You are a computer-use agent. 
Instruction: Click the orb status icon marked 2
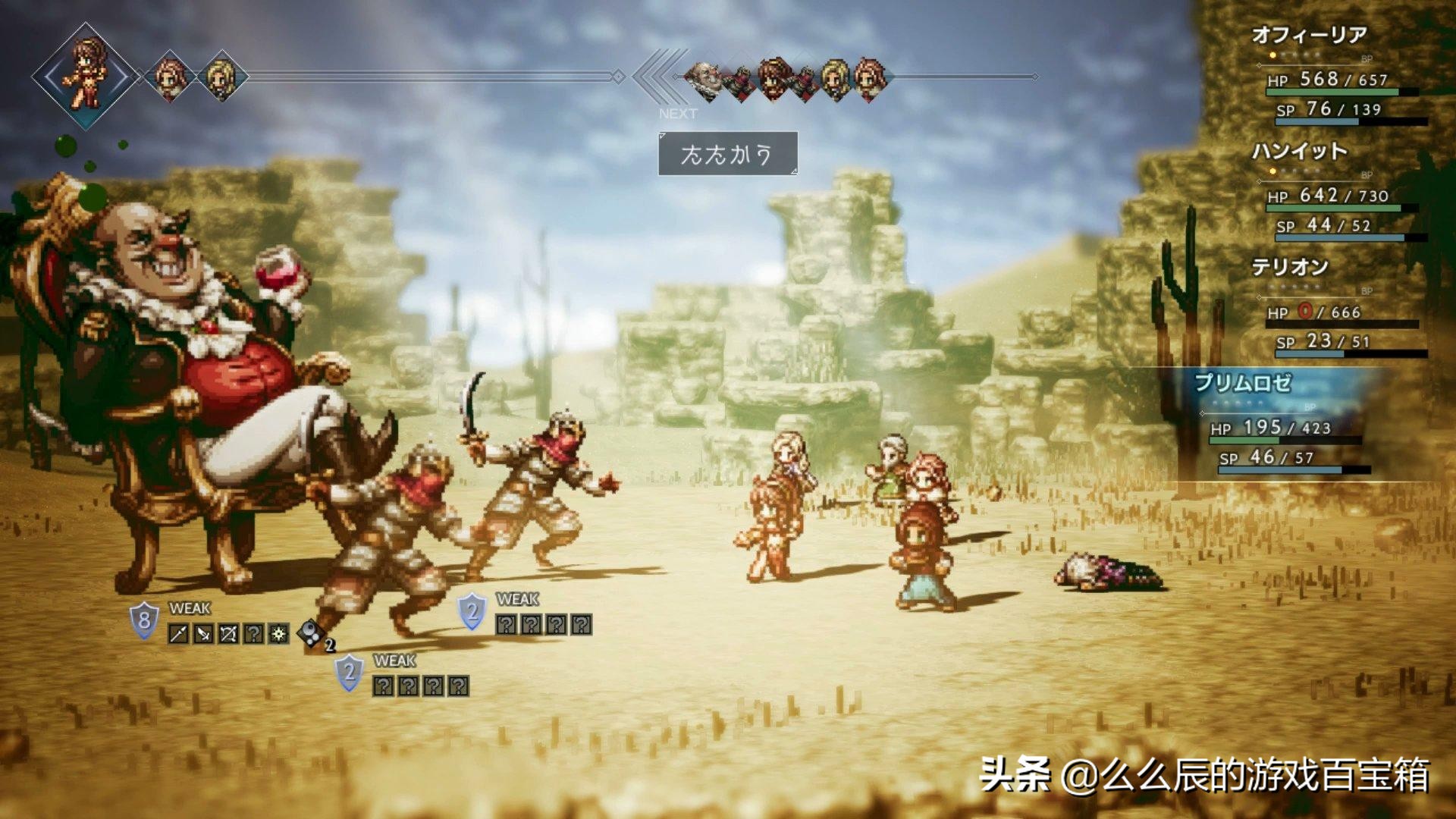312,634
